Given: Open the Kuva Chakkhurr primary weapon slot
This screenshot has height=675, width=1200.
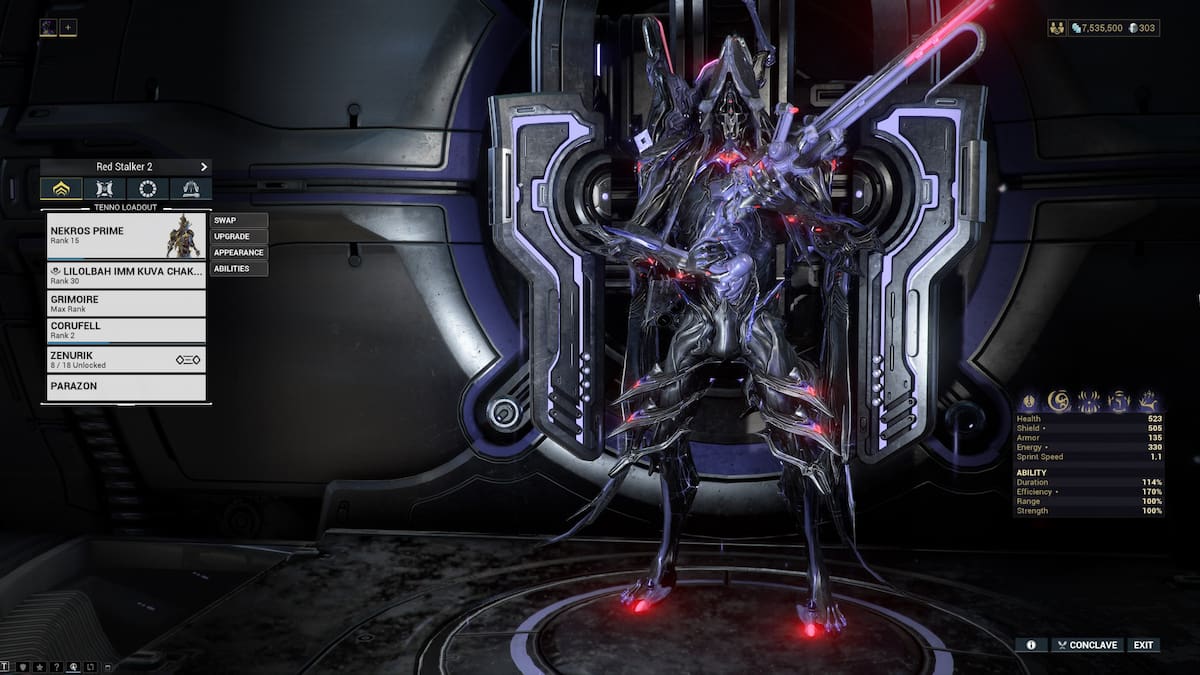Looking at the screenshot, I should 126,275.
